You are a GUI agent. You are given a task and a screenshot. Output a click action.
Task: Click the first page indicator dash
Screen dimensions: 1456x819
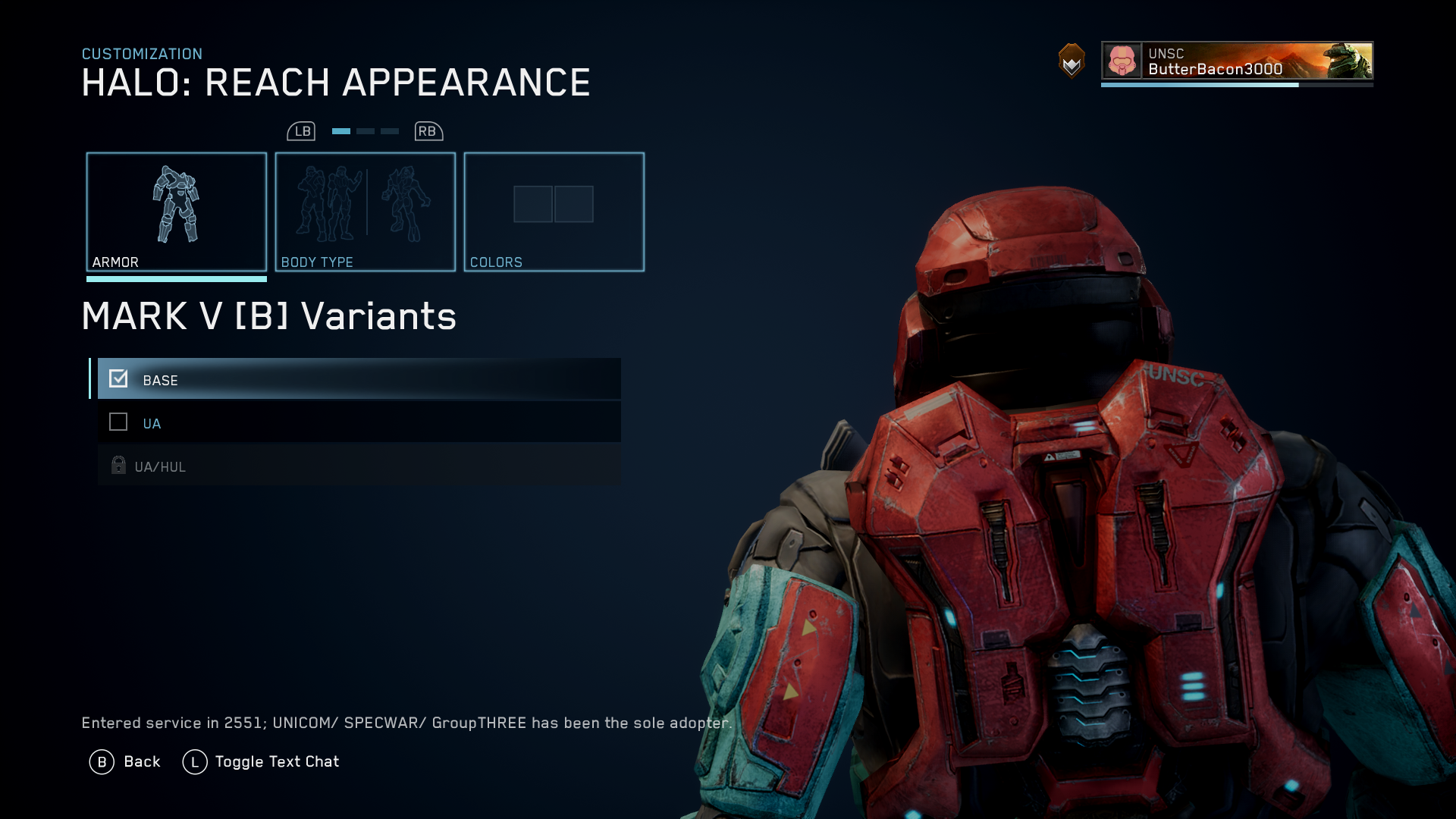coord(340,130)
